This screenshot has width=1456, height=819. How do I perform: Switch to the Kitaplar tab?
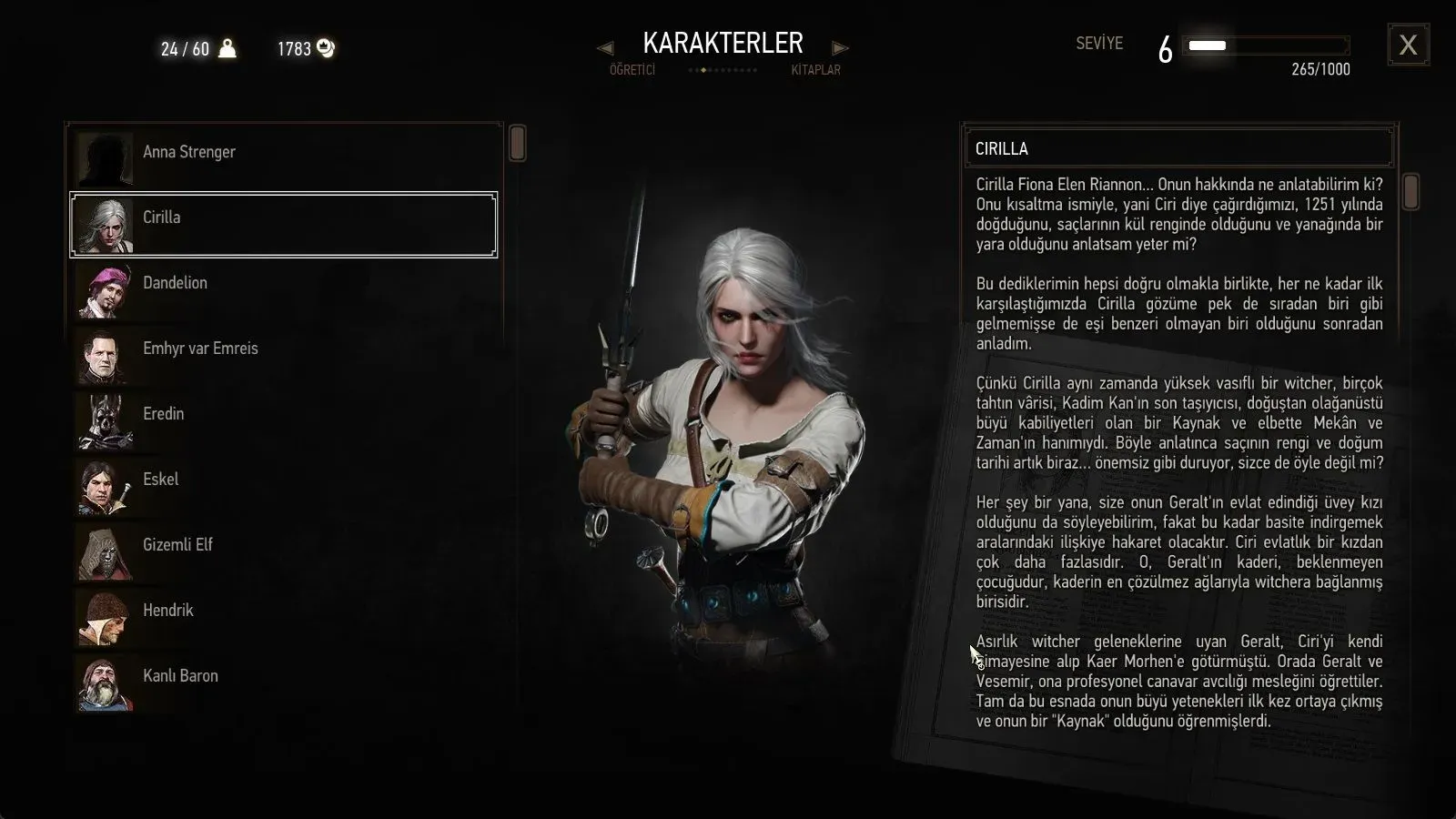tap(815, 70)
